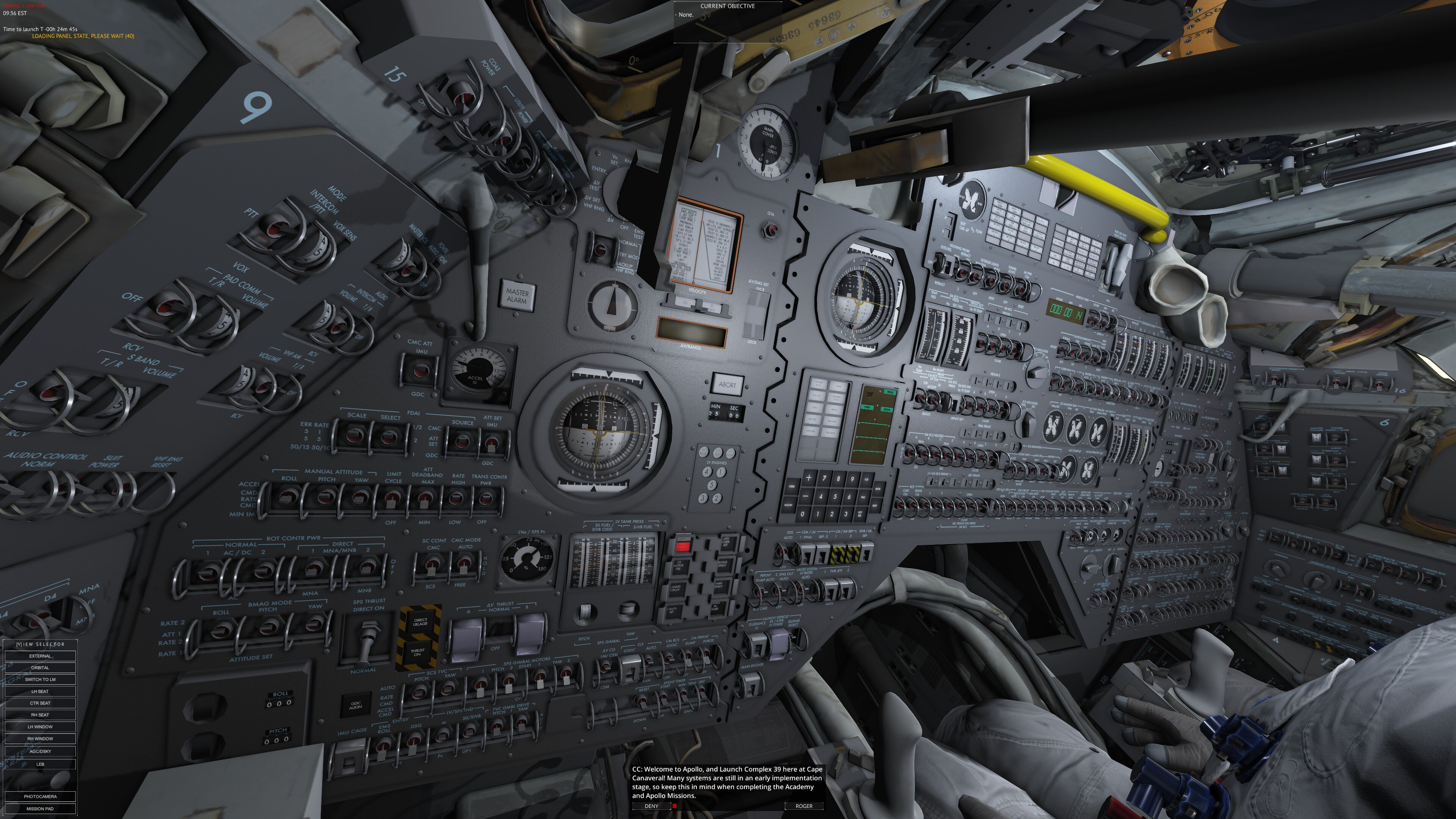Image resolution: width=1456 pixels, height=819 pixels.
Task: Select the CTR Seat view
Action: [x=40, y=703]
